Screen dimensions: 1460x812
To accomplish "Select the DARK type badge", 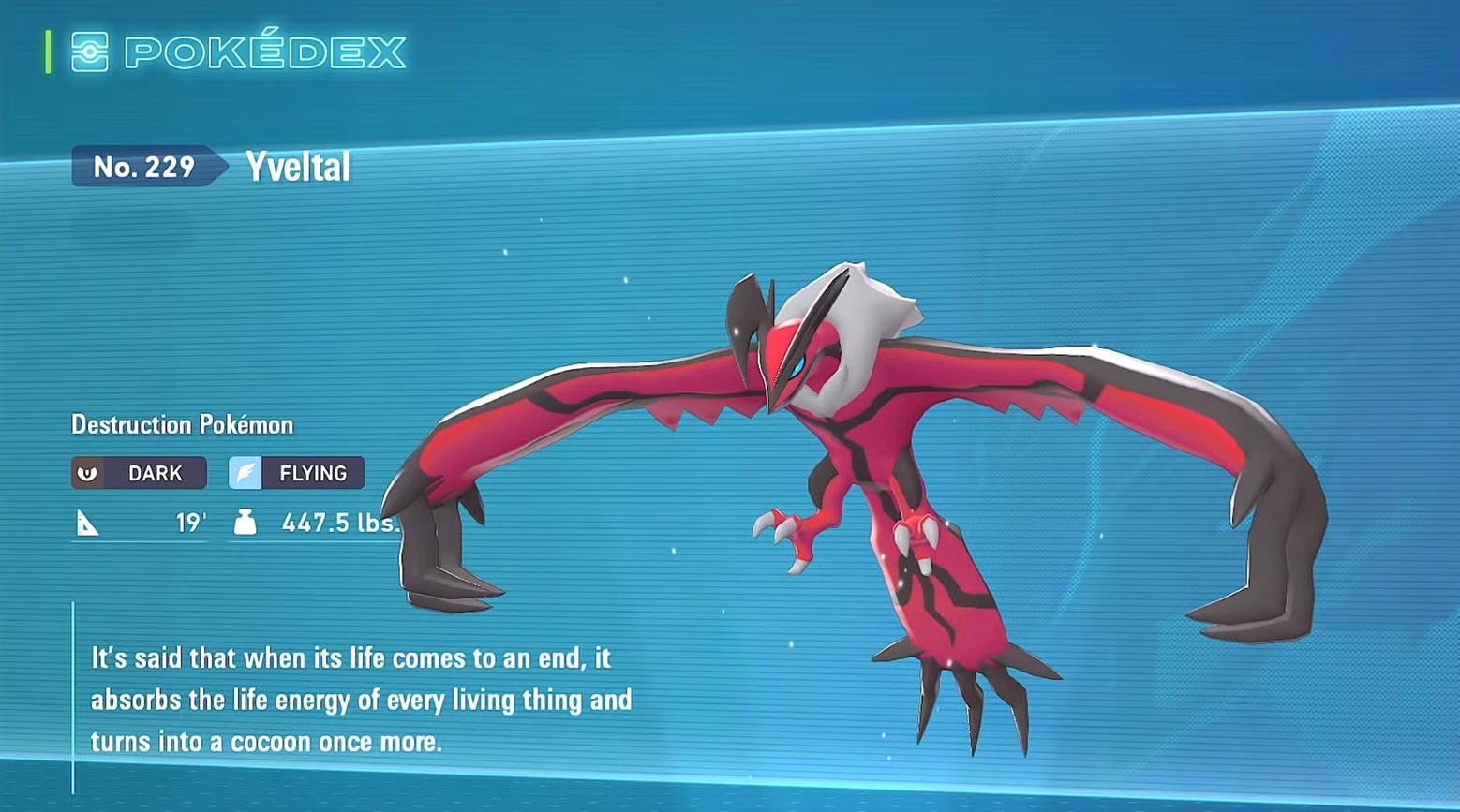I will point(139,473).
